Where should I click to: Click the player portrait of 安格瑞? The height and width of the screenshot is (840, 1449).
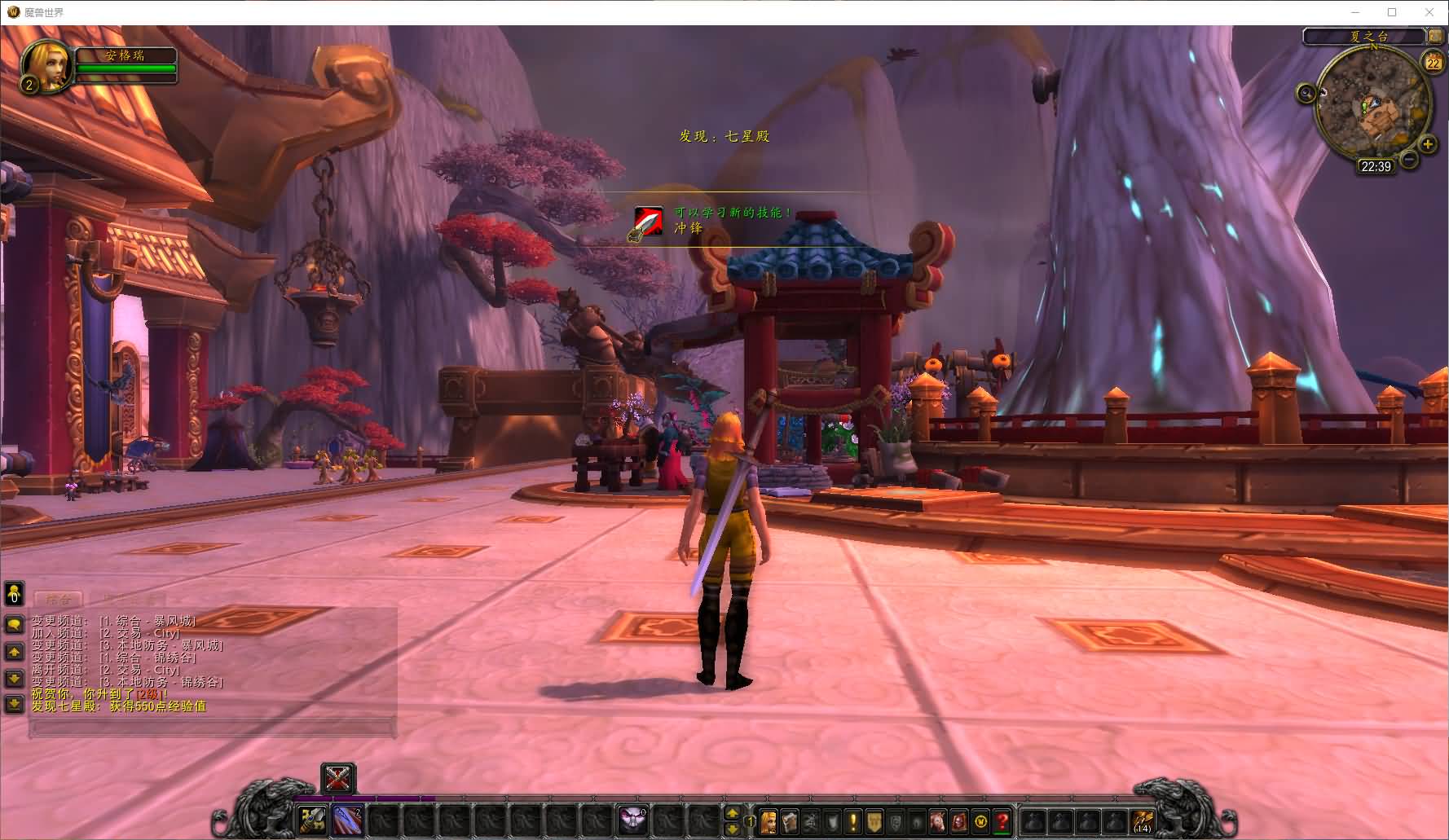[x=46, y=65]
